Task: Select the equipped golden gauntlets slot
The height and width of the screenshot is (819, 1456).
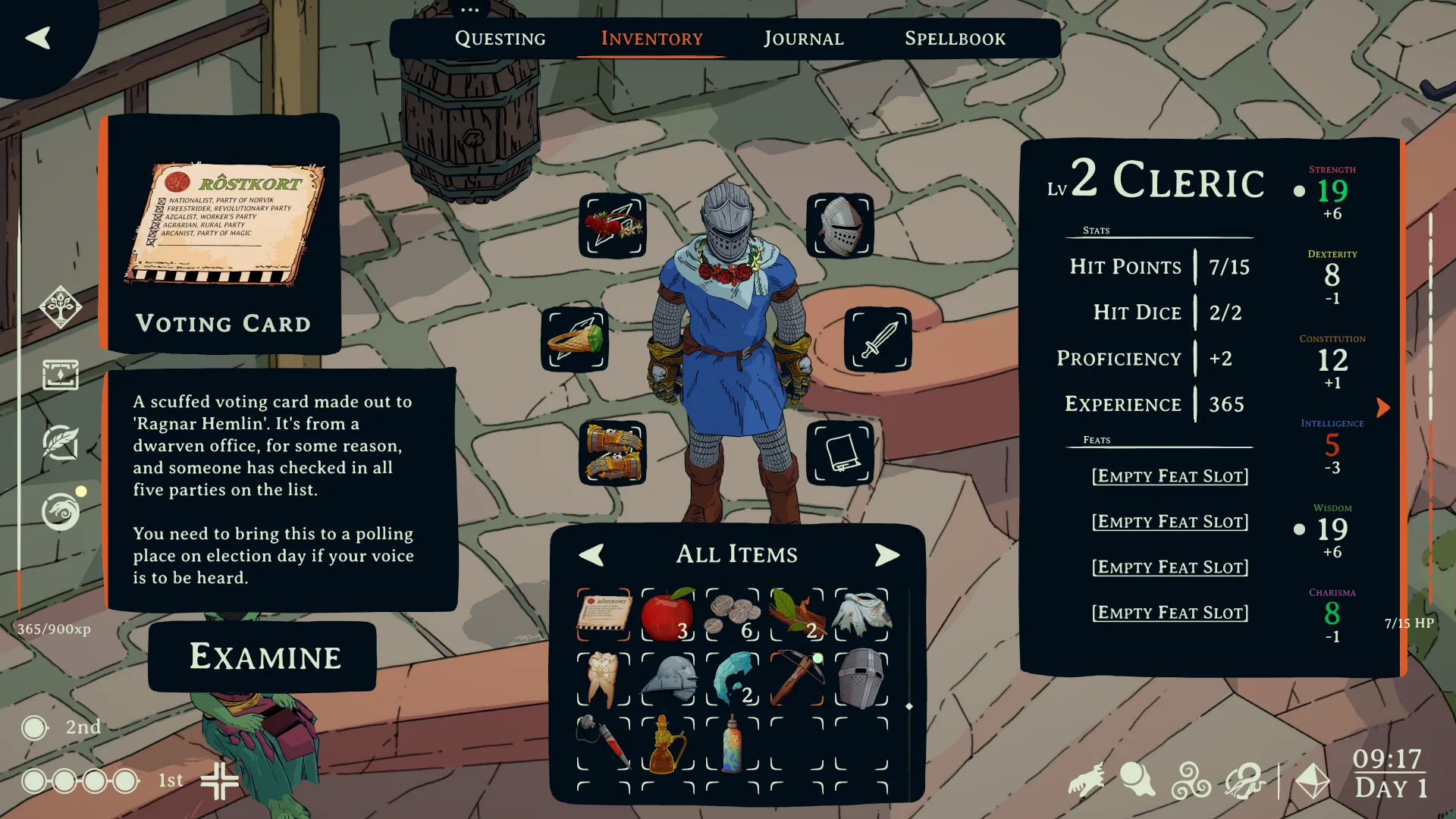Action: (x=613, y=453)
